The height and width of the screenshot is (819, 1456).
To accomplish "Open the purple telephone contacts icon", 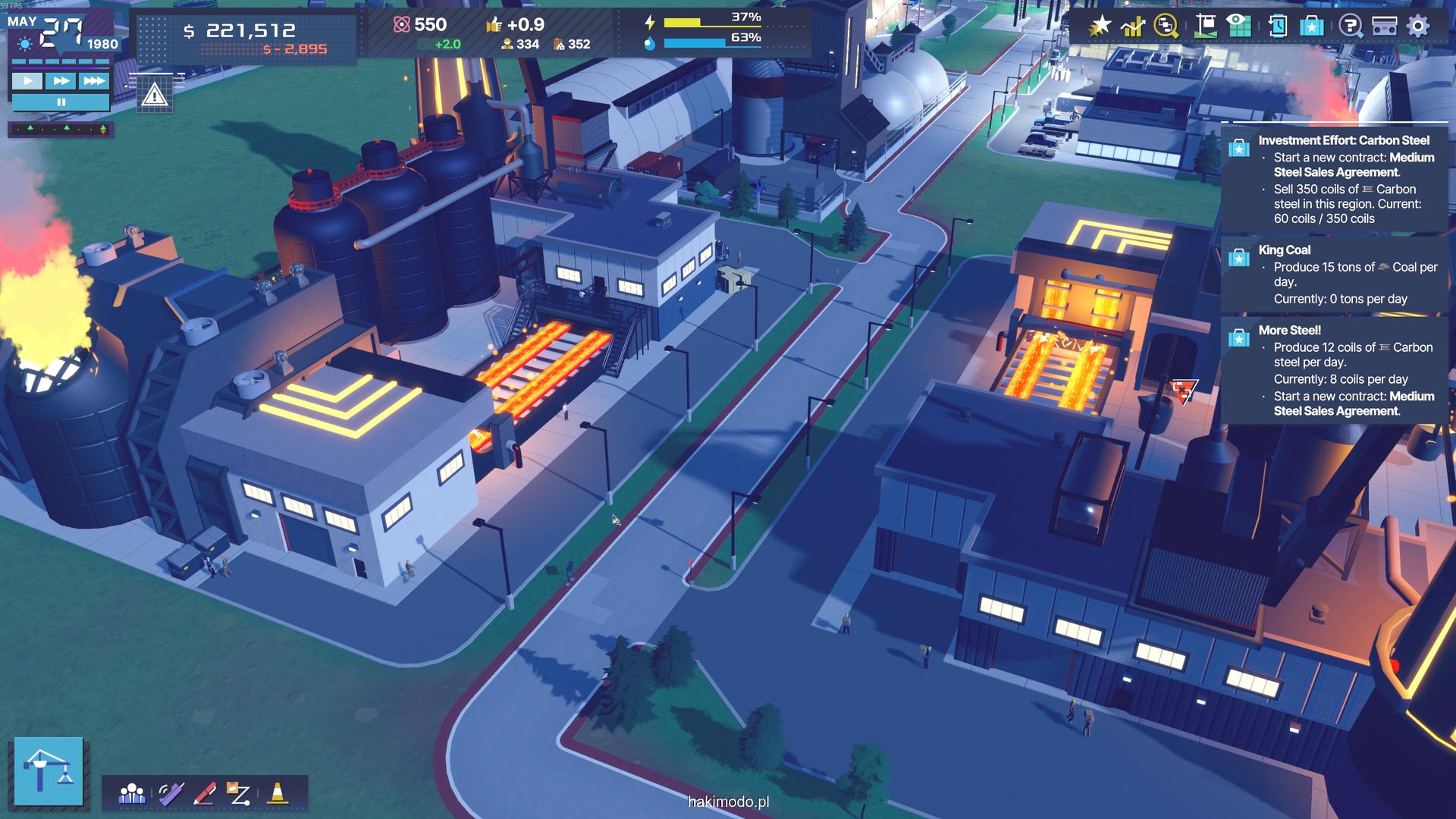I will pyautogui.click(x=171, y=794).
